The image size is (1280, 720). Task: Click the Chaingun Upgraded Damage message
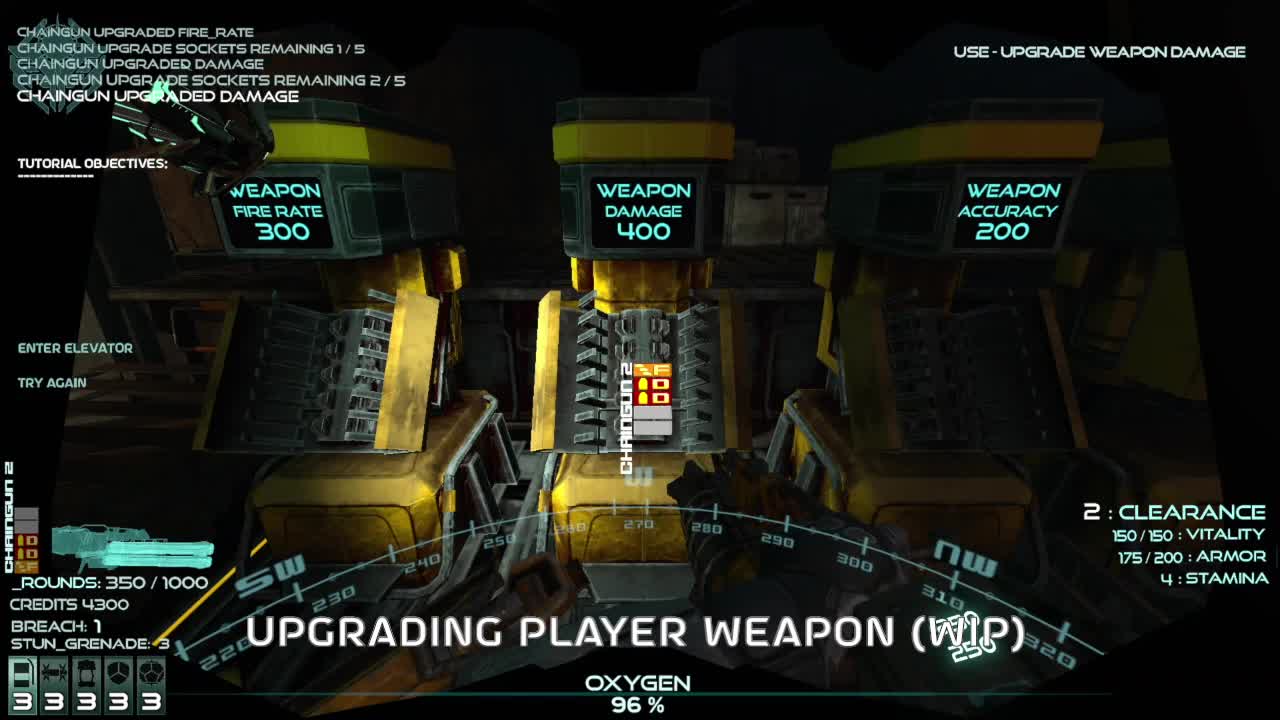click(156, 96)
